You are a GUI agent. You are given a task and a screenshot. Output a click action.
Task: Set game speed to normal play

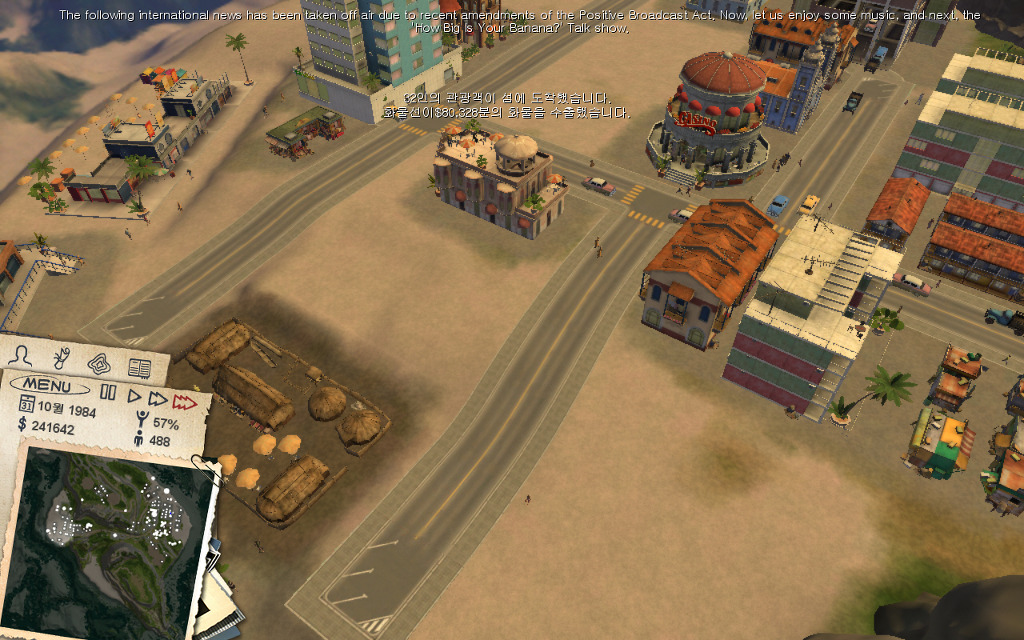136,396
